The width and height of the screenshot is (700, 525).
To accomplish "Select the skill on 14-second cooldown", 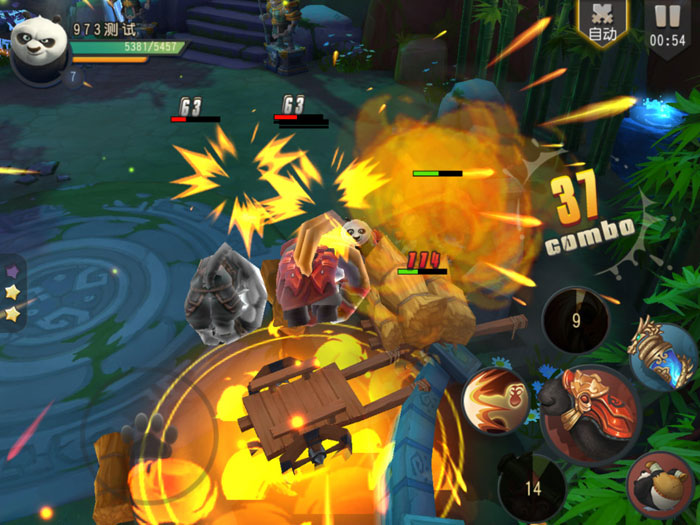I will click(532, 488).
